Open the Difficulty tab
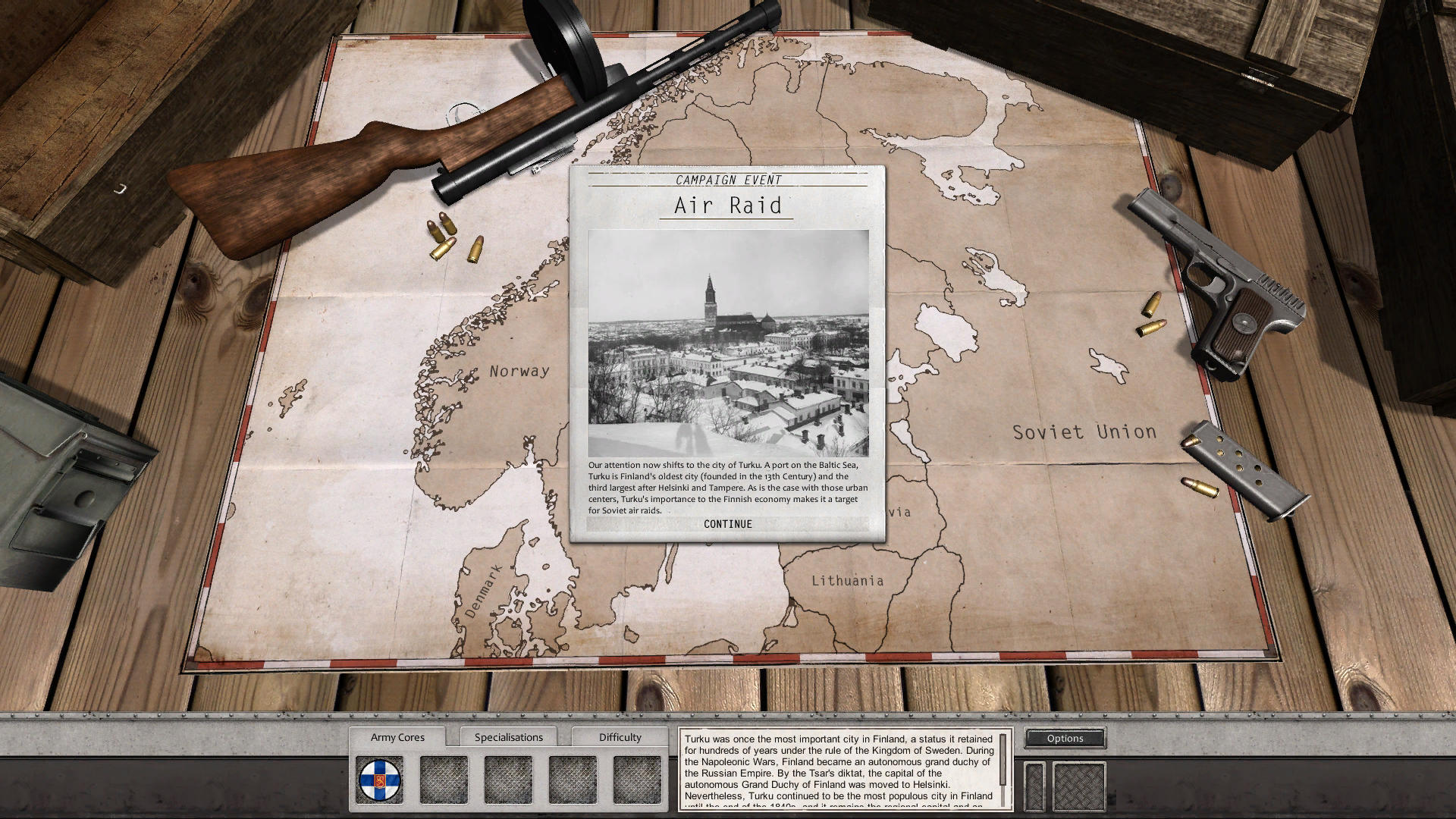The image size is (1456, 819). [620, 736]
